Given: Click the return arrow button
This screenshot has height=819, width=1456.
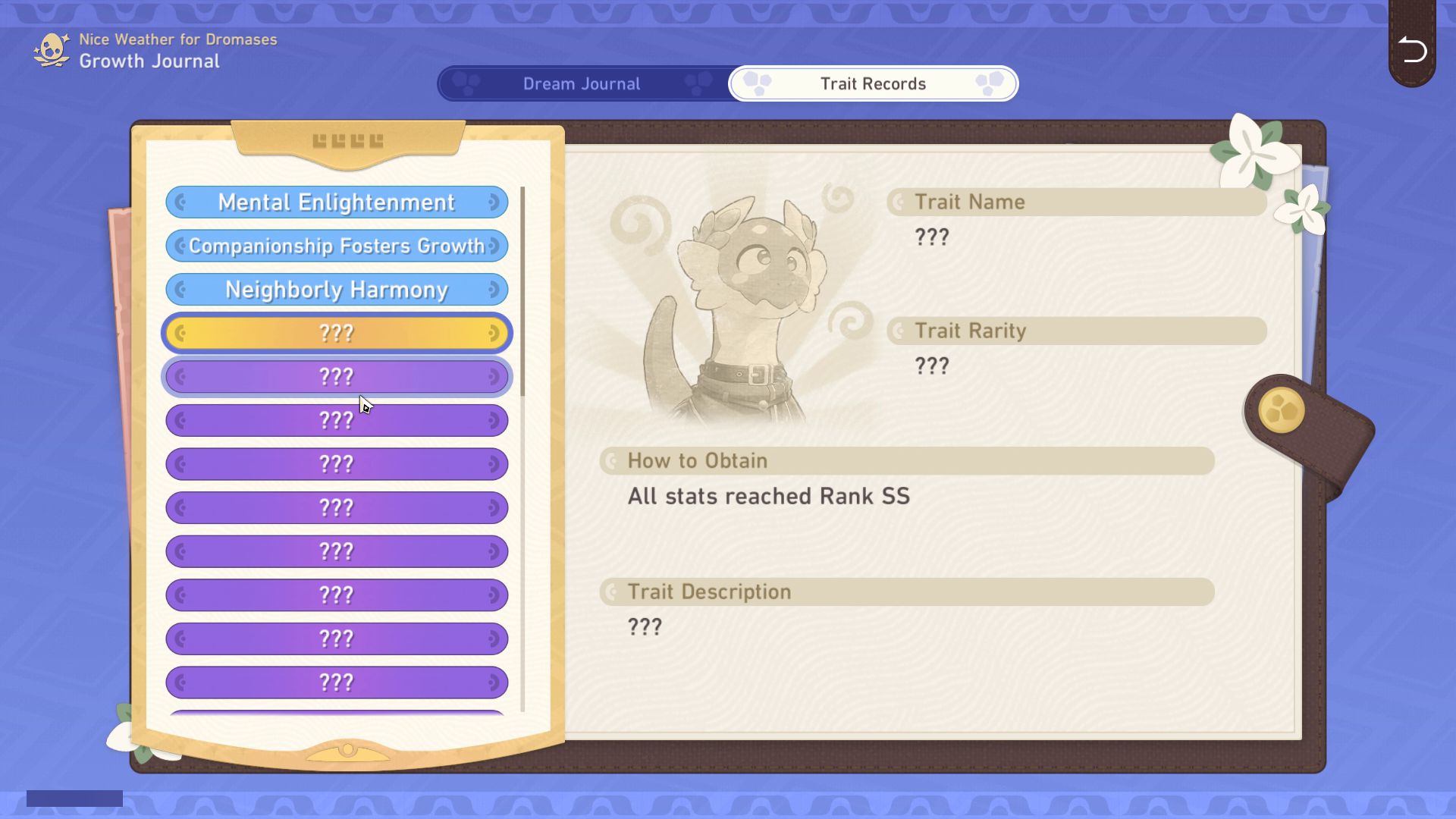Looking at the screenshot, I should coord(1412,50).
